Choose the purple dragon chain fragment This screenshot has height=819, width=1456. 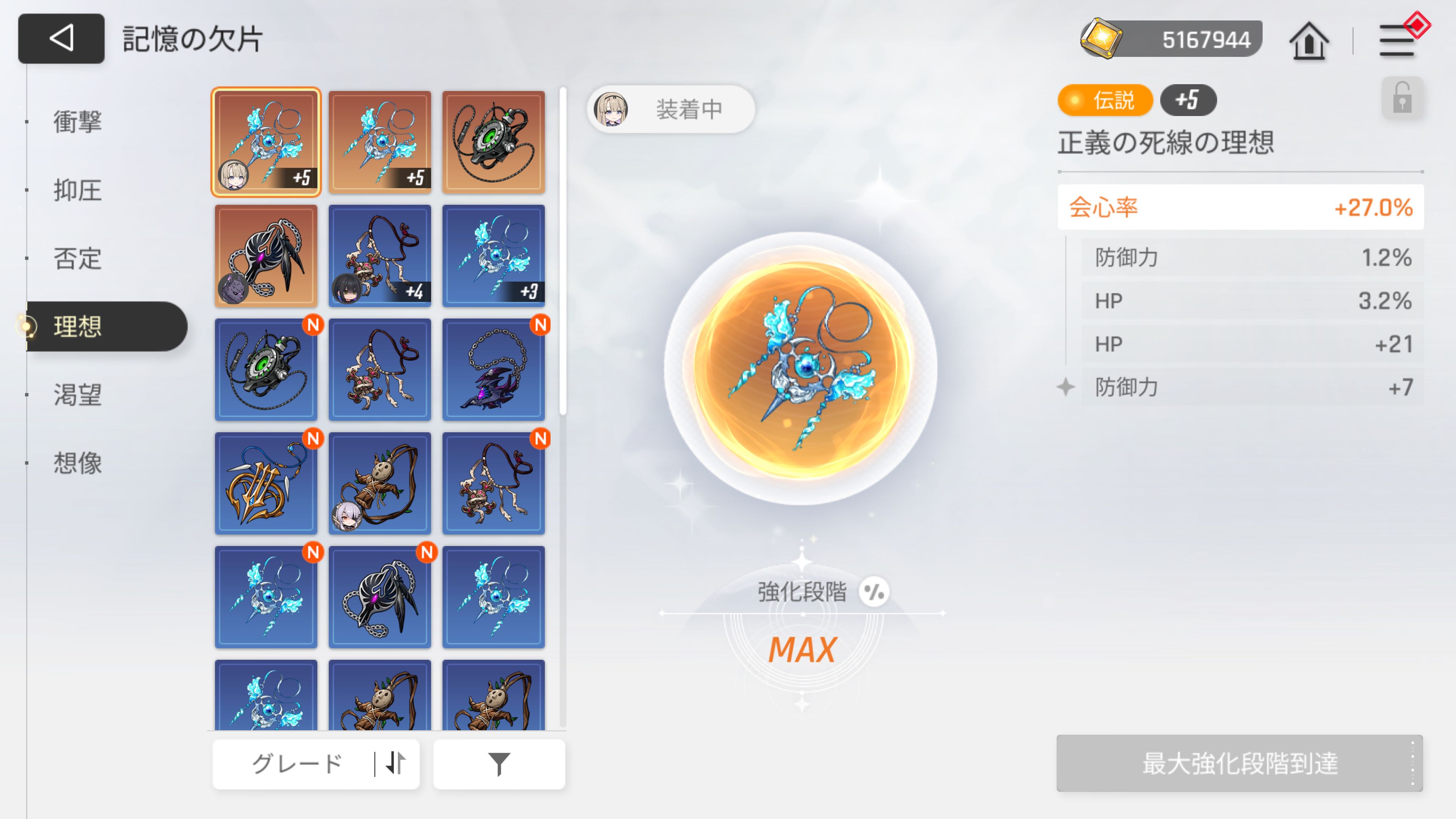click(x=493, y=370)
